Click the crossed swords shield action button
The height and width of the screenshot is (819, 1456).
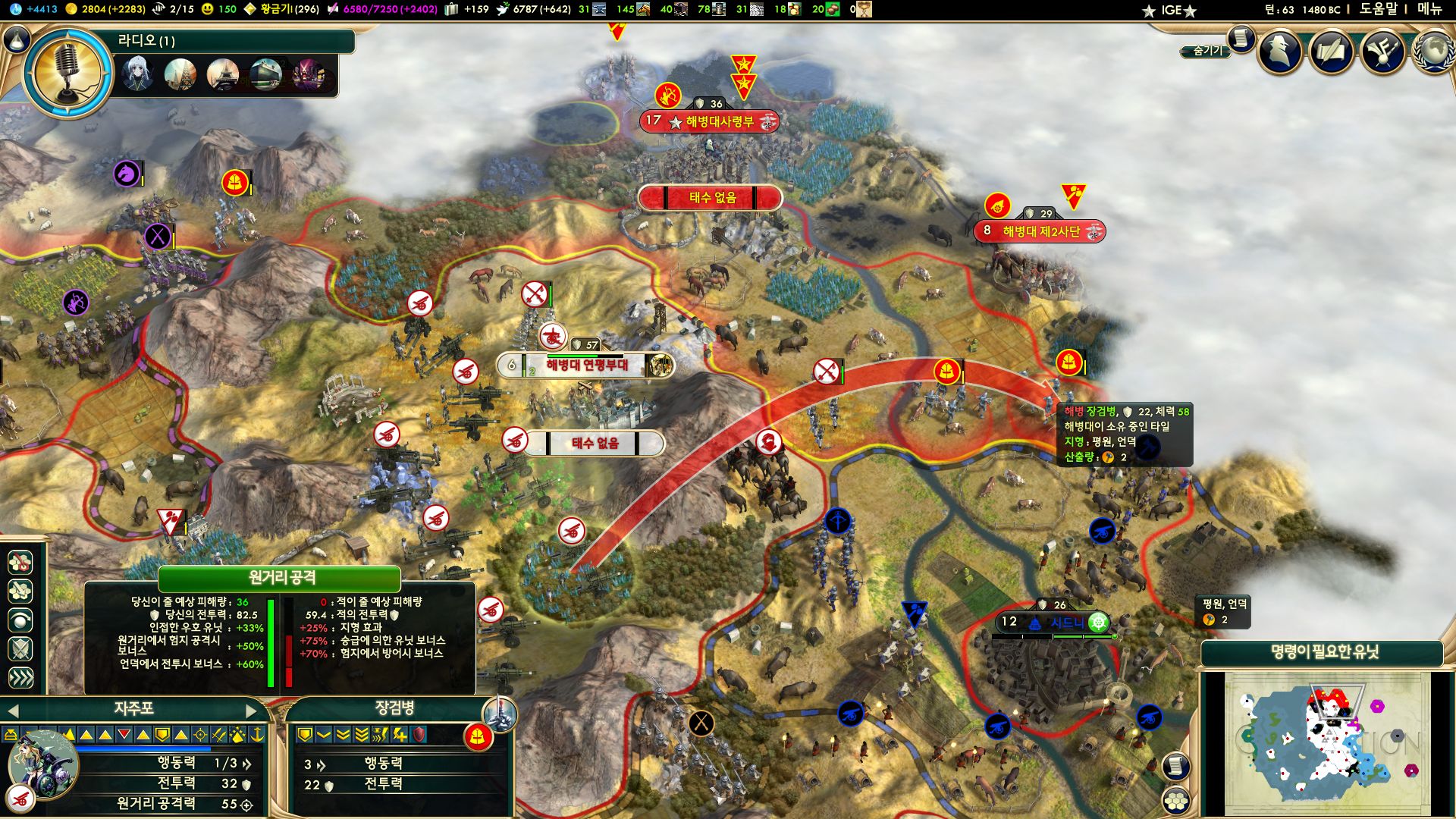point(20,649)
